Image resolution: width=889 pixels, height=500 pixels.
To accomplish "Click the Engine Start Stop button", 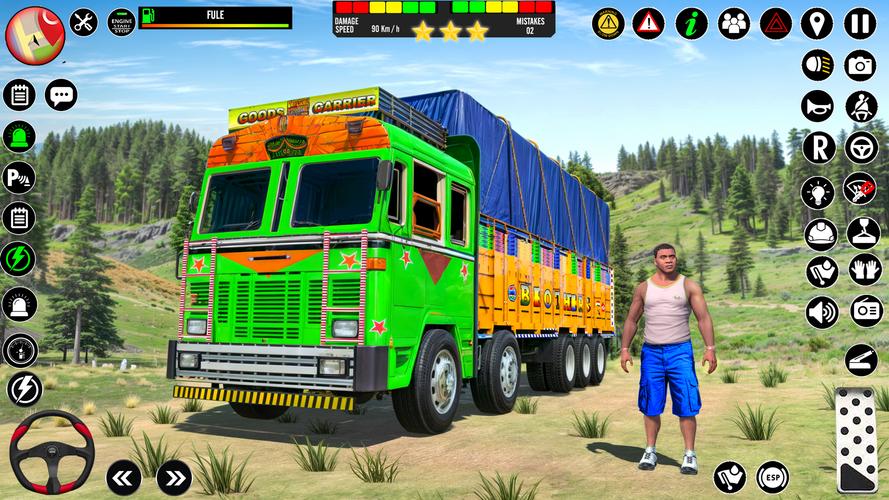I will coord(120,21).
